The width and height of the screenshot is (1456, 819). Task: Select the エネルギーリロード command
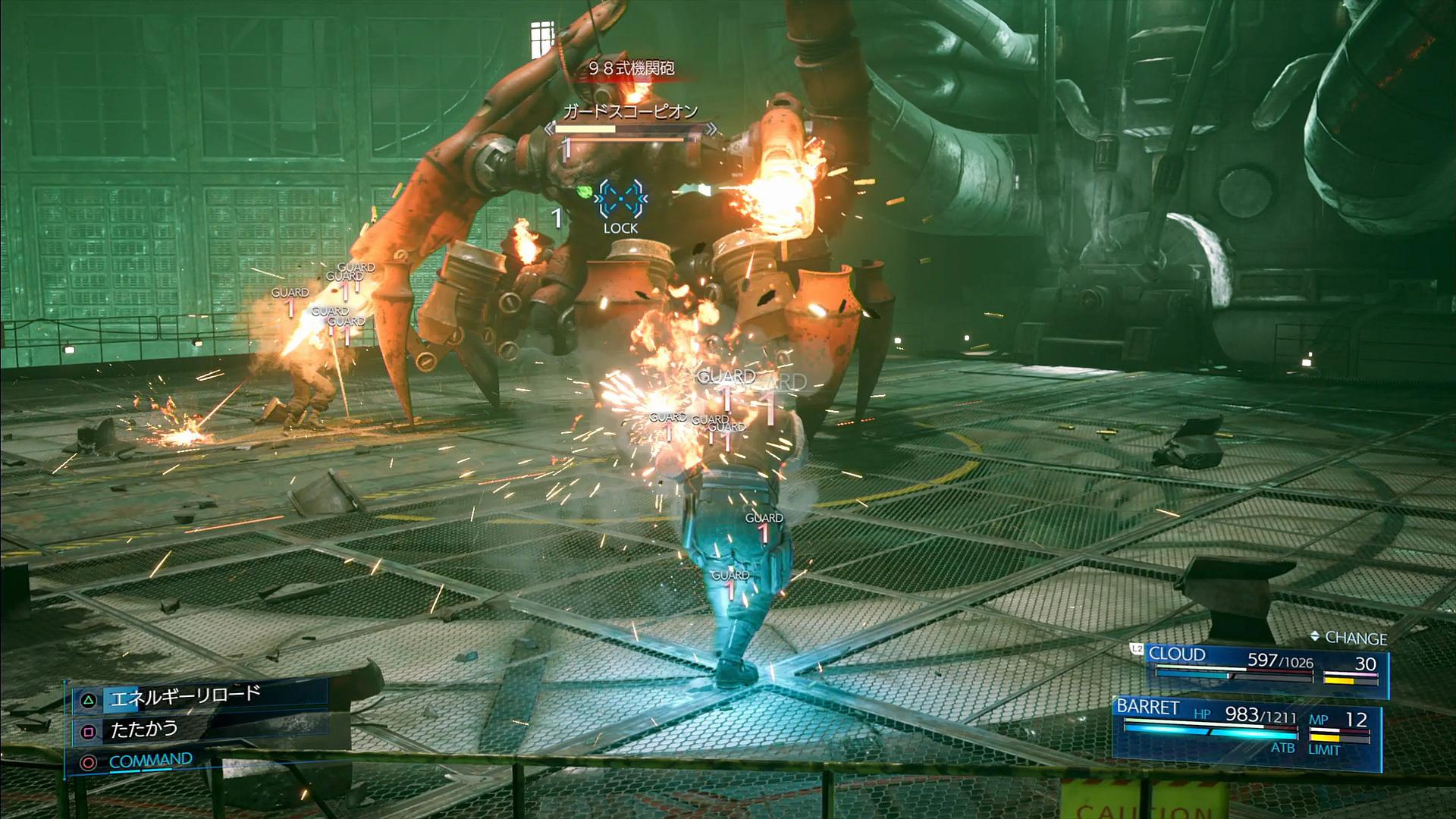coord(185,696)
